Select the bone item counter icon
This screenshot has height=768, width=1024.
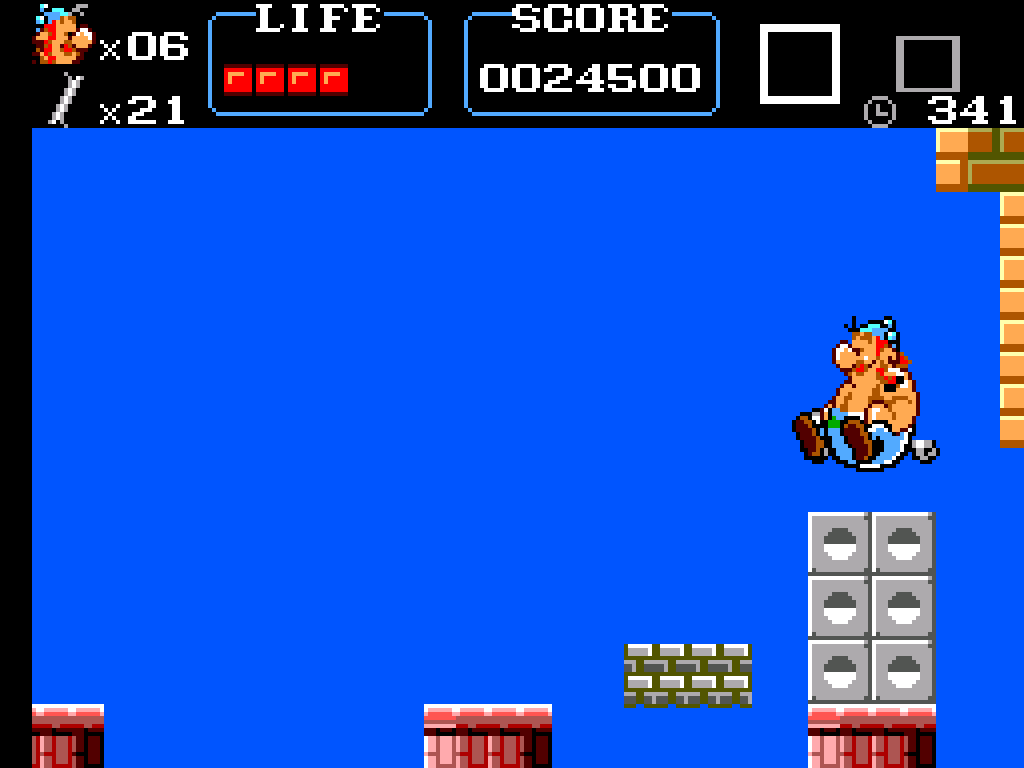[67, 102]
